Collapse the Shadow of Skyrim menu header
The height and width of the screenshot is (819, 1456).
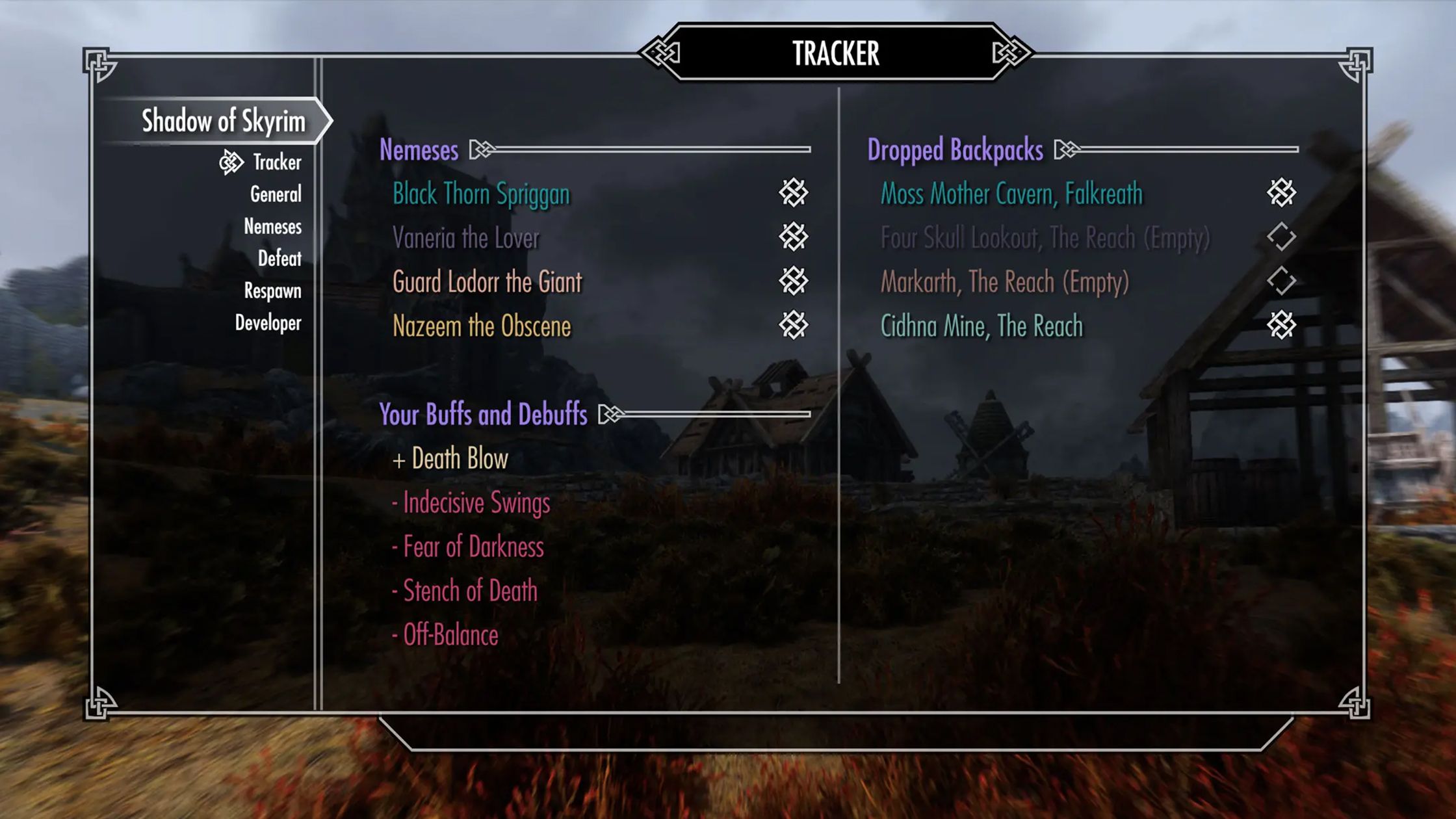pyautogui.click(x=224, y=120)
